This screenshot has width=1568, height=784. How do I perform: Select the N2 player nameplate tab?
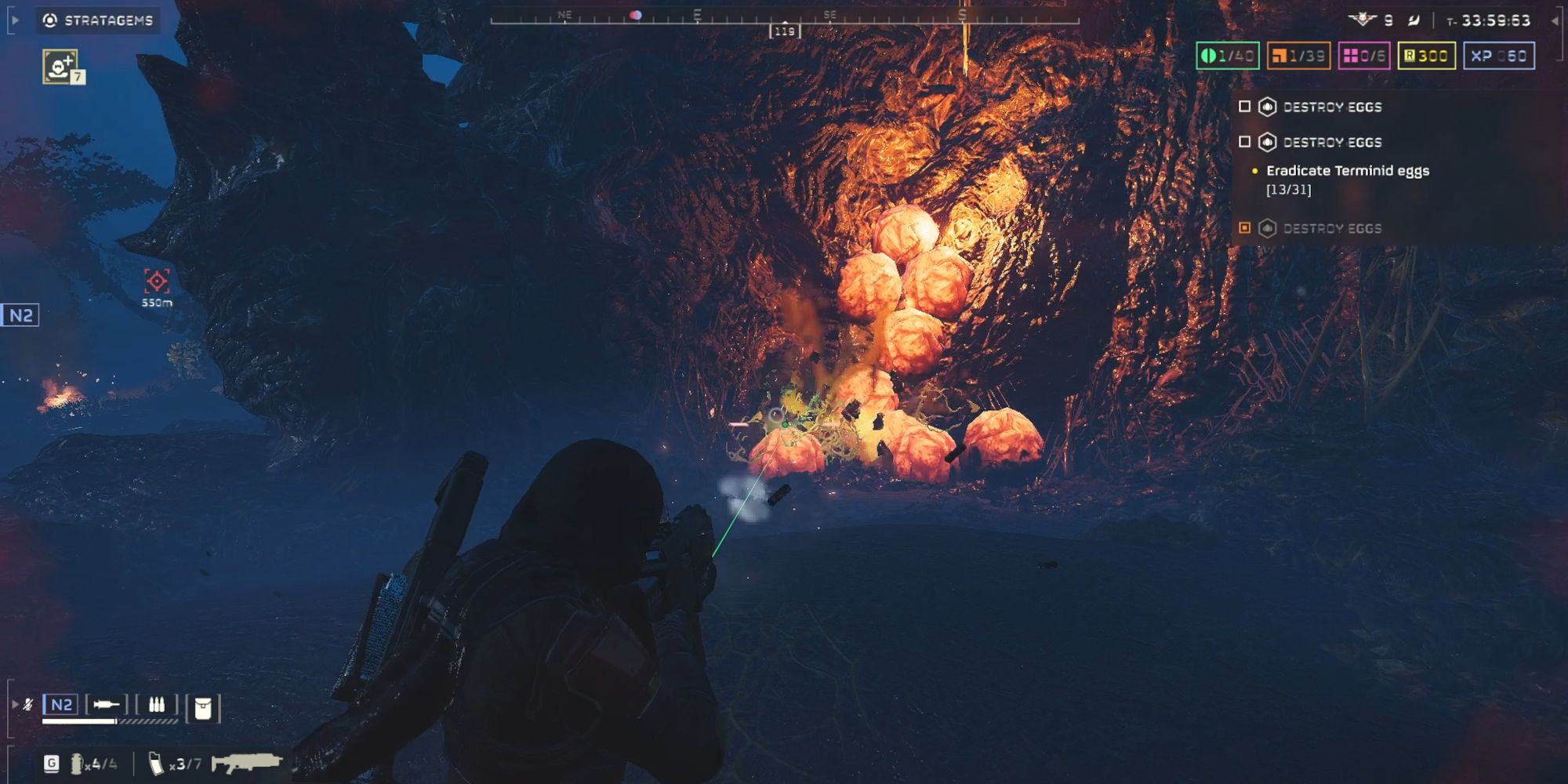[60, 705]
